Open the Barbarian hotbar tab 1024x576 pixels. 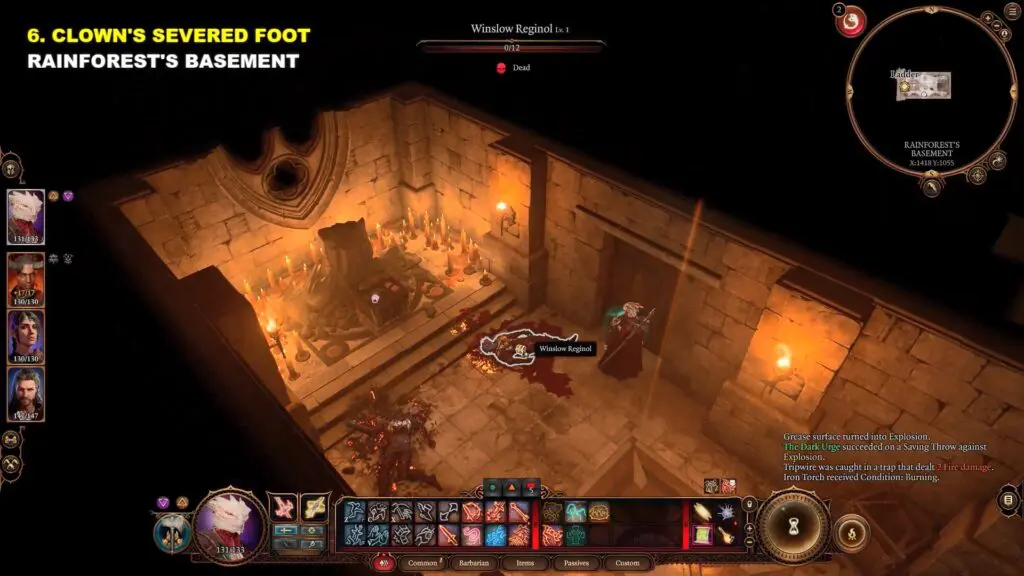coord(475,563)
